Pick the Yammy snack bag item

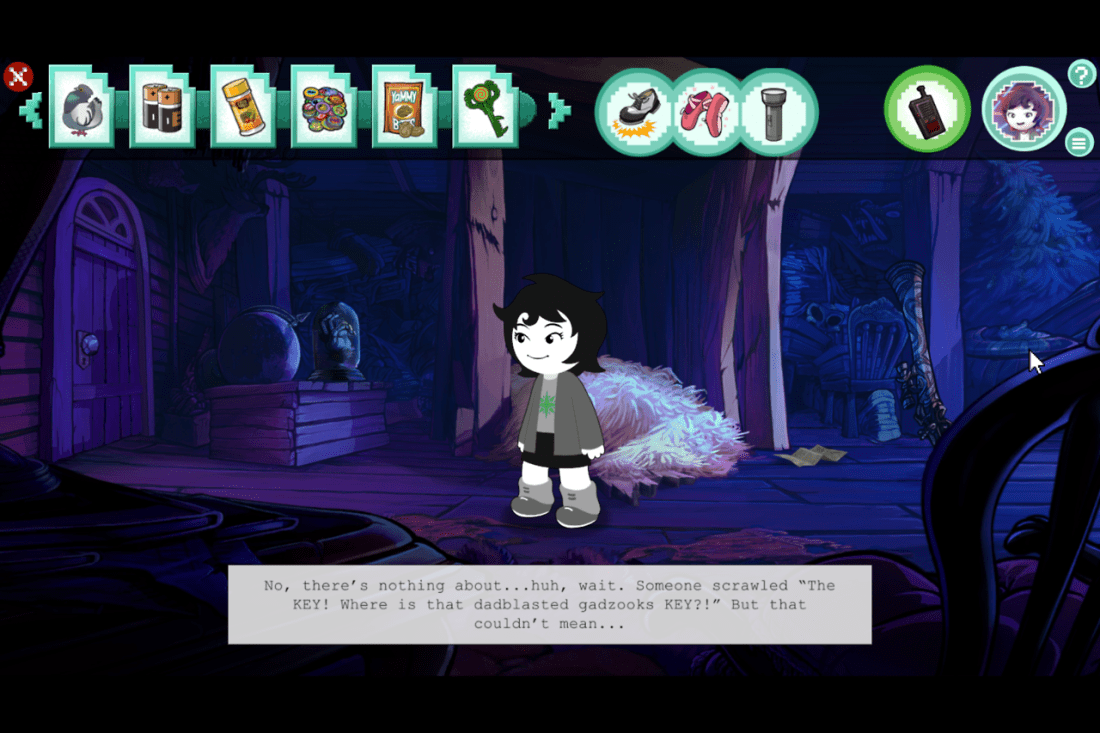tap(404, 107)
